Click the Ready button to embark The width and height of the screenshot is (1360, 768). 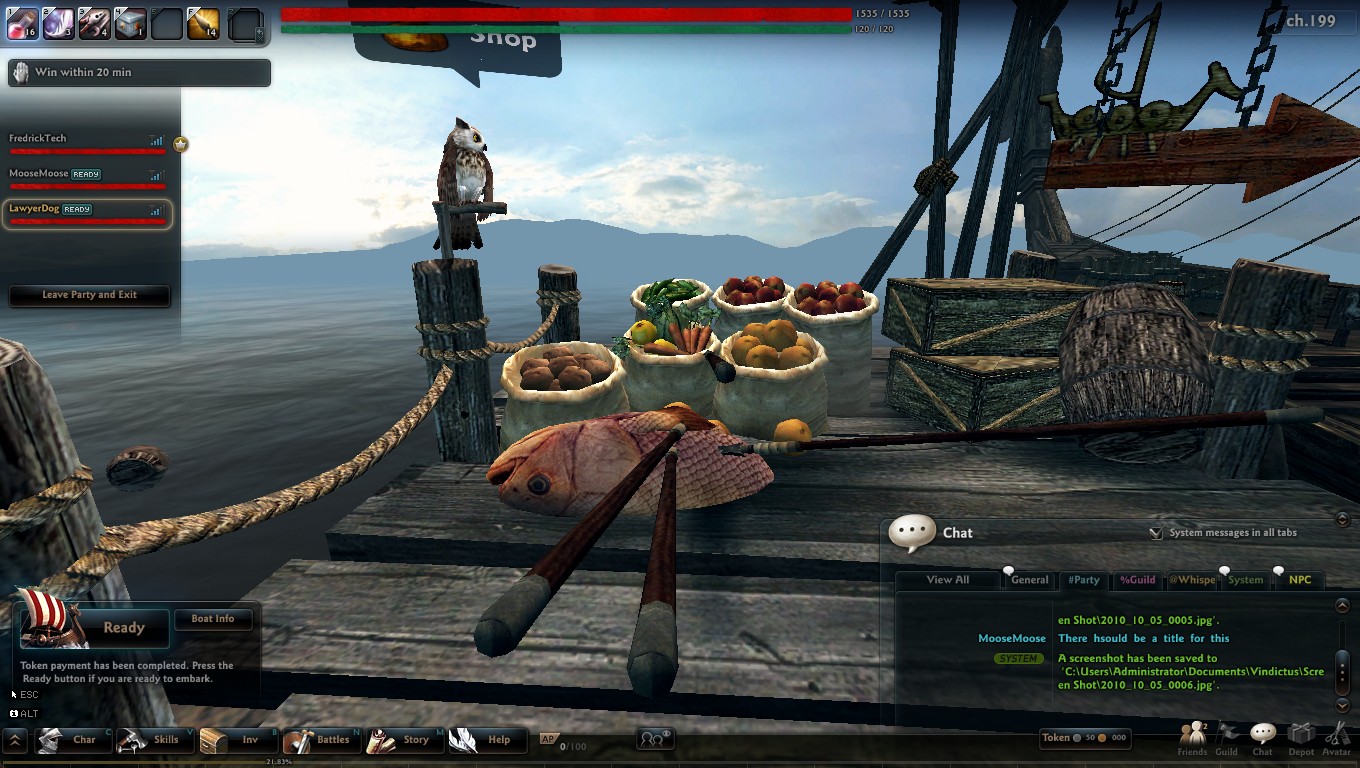click(x=123, y=628)
